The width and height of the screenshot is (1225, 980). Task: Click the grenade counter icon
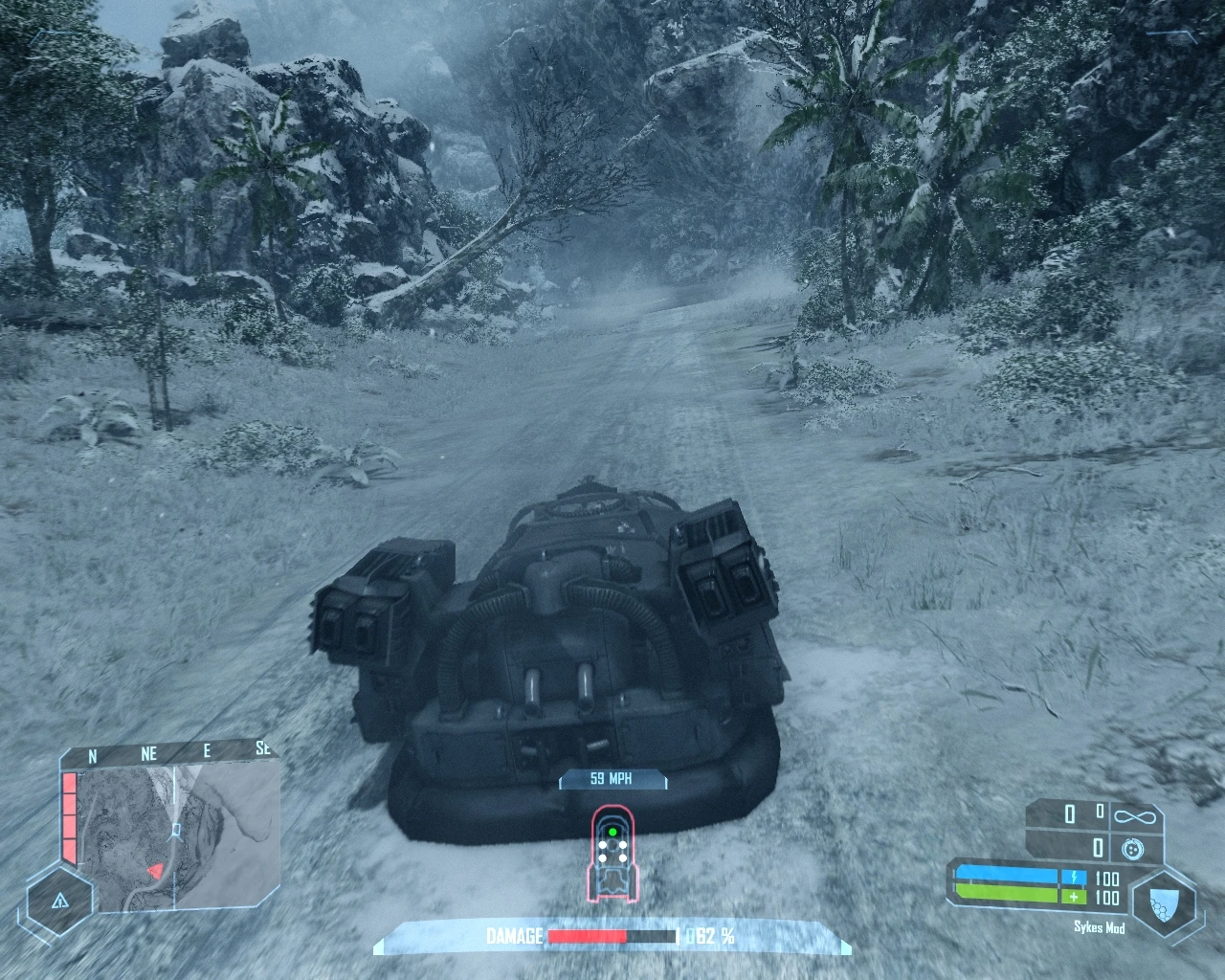(1132, 848)
